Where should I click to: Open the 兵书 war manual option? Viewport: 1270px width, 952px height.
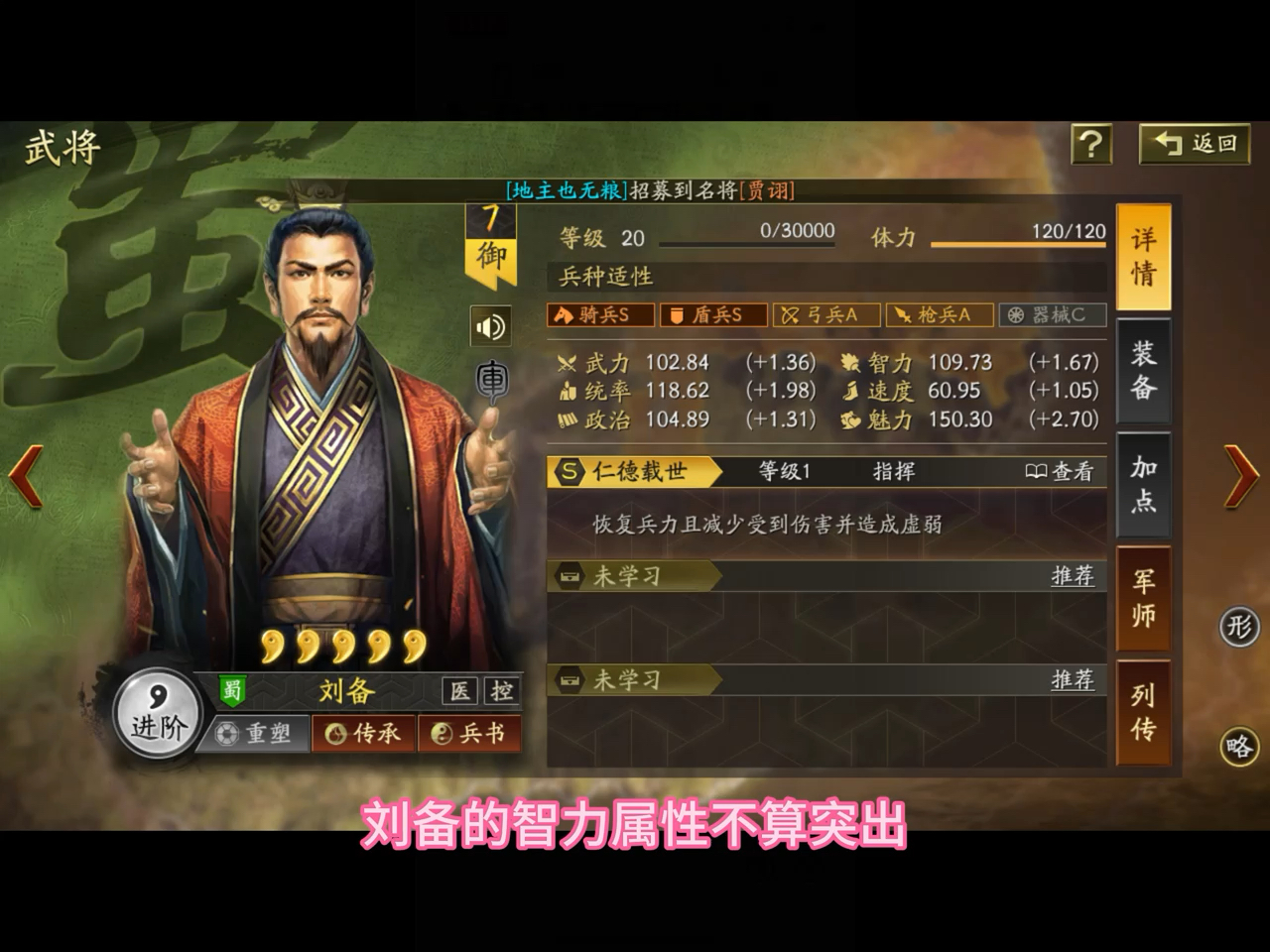(470, 734)
